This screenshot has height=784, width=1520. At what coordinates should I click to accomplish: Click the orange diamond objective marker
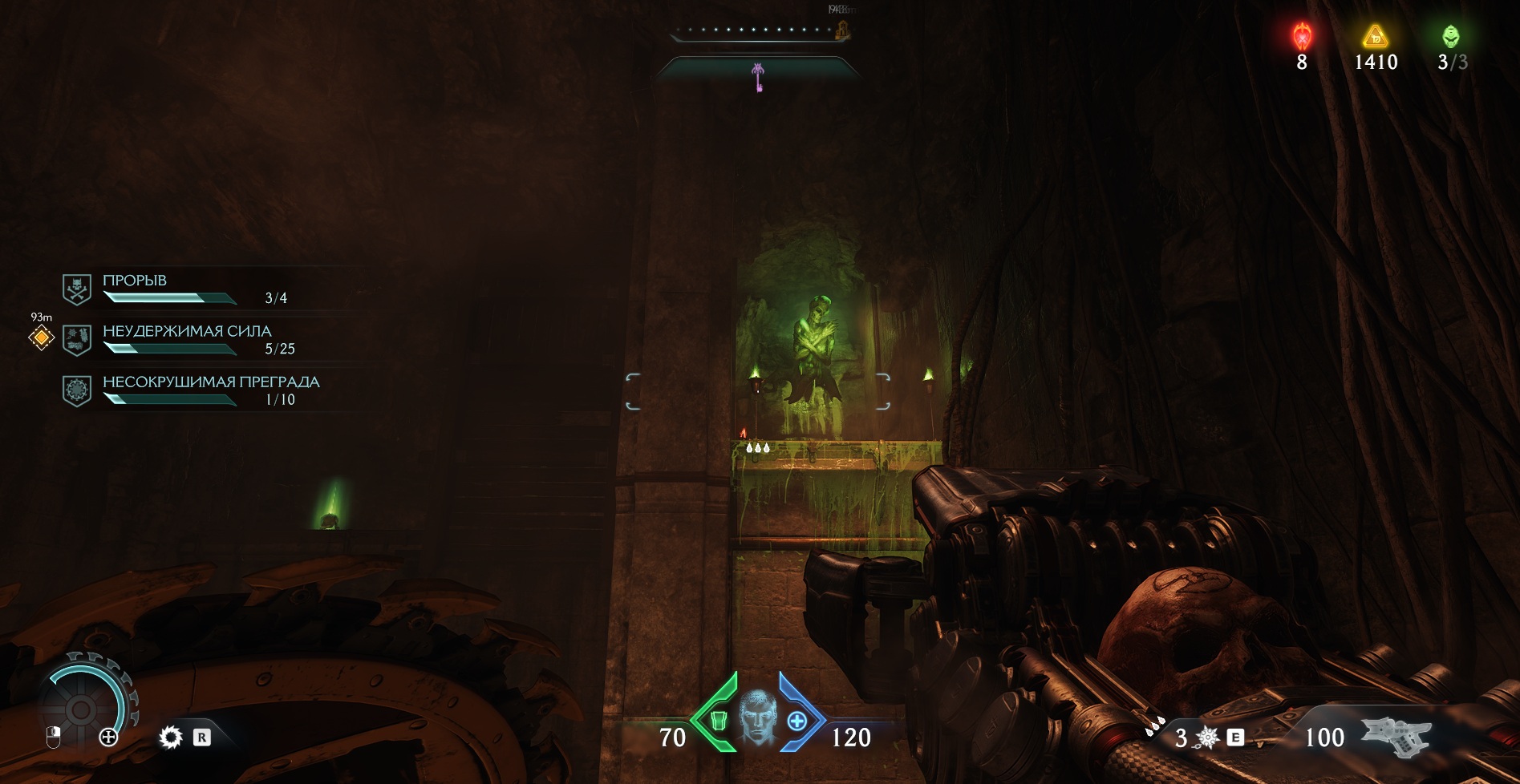[x=41, y=337]
